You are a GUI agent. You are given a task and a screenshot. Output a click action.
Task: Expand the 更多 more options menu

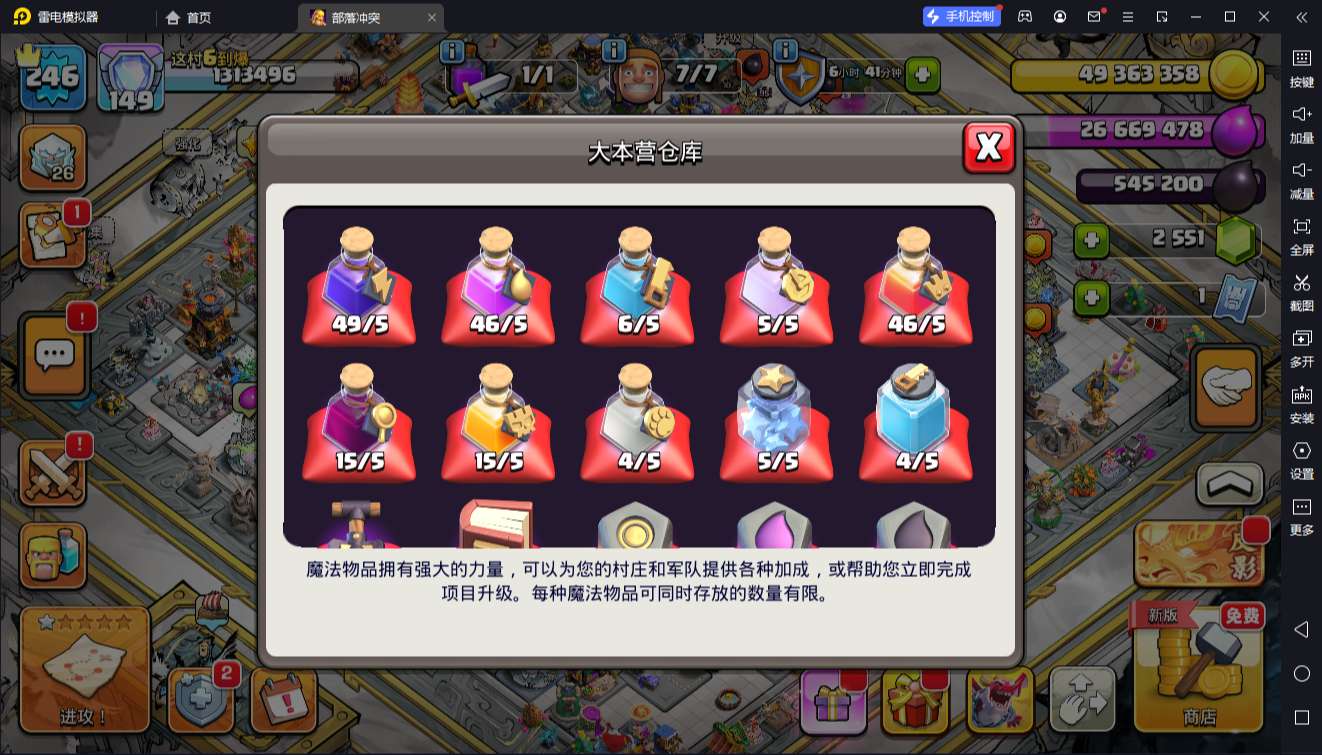1302,513
